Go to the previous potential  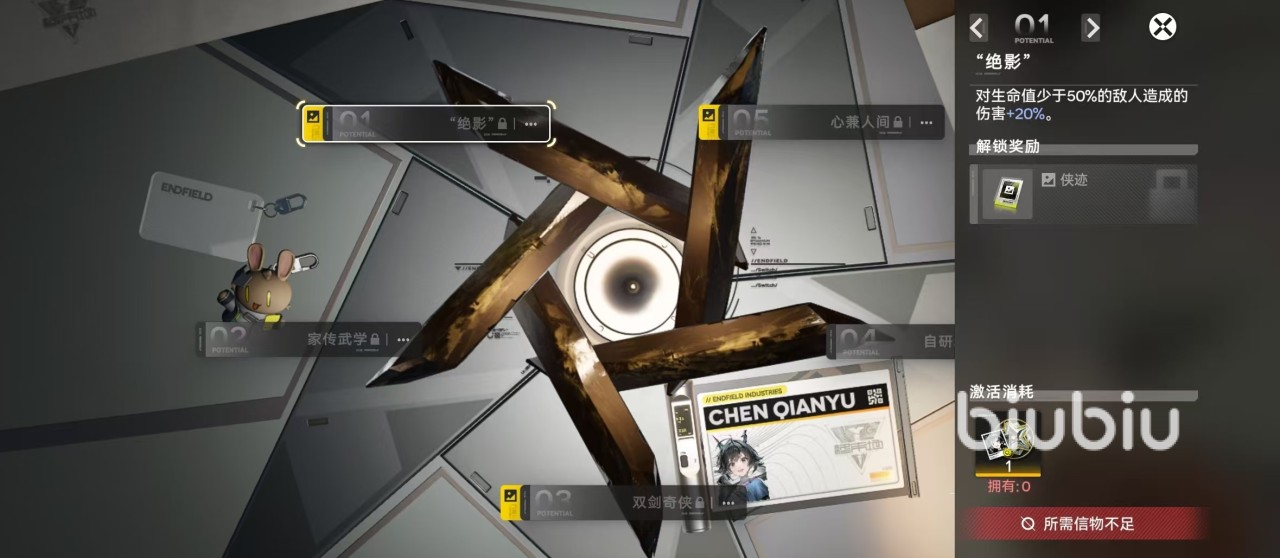978,28
